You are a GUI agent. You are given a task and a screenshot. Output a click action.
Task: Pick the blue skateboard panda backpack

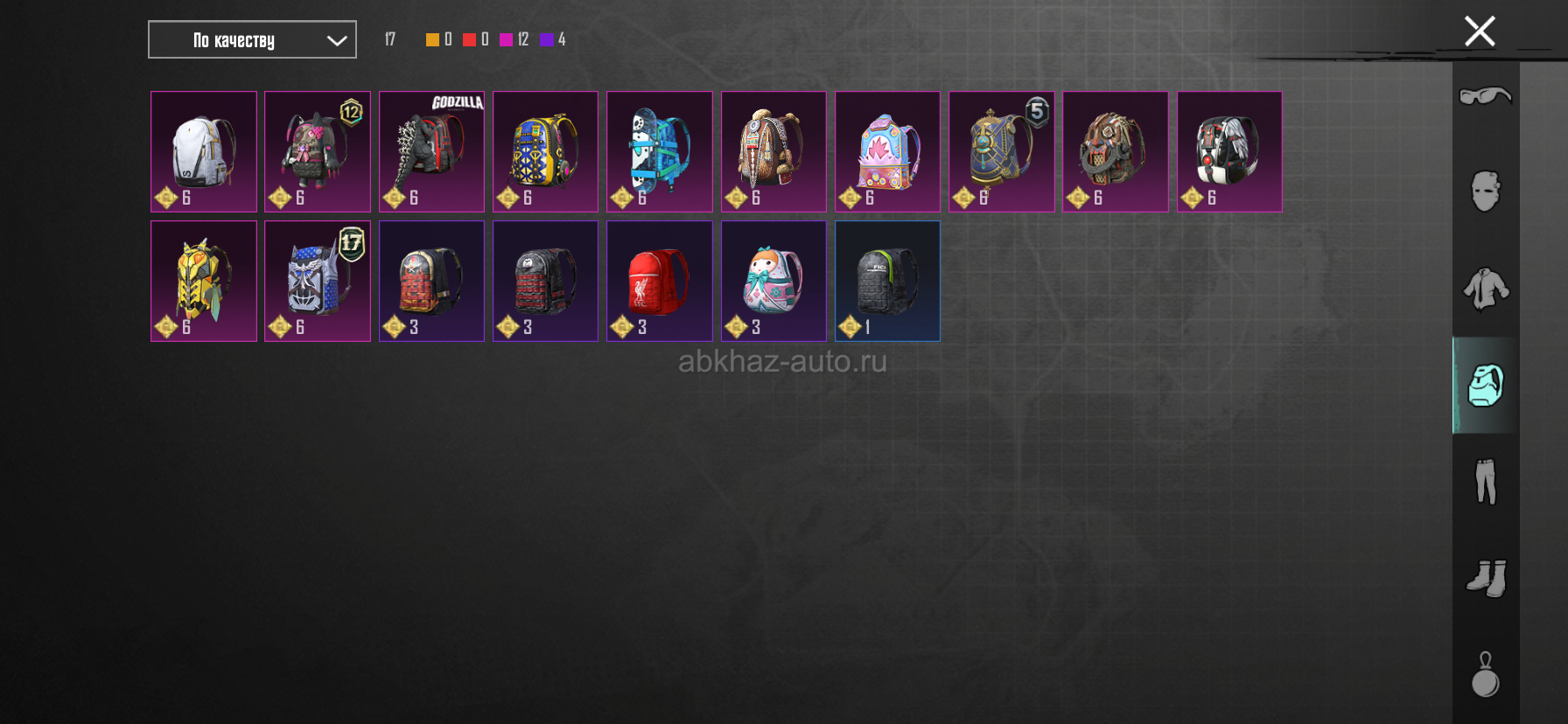click(660, 151)
